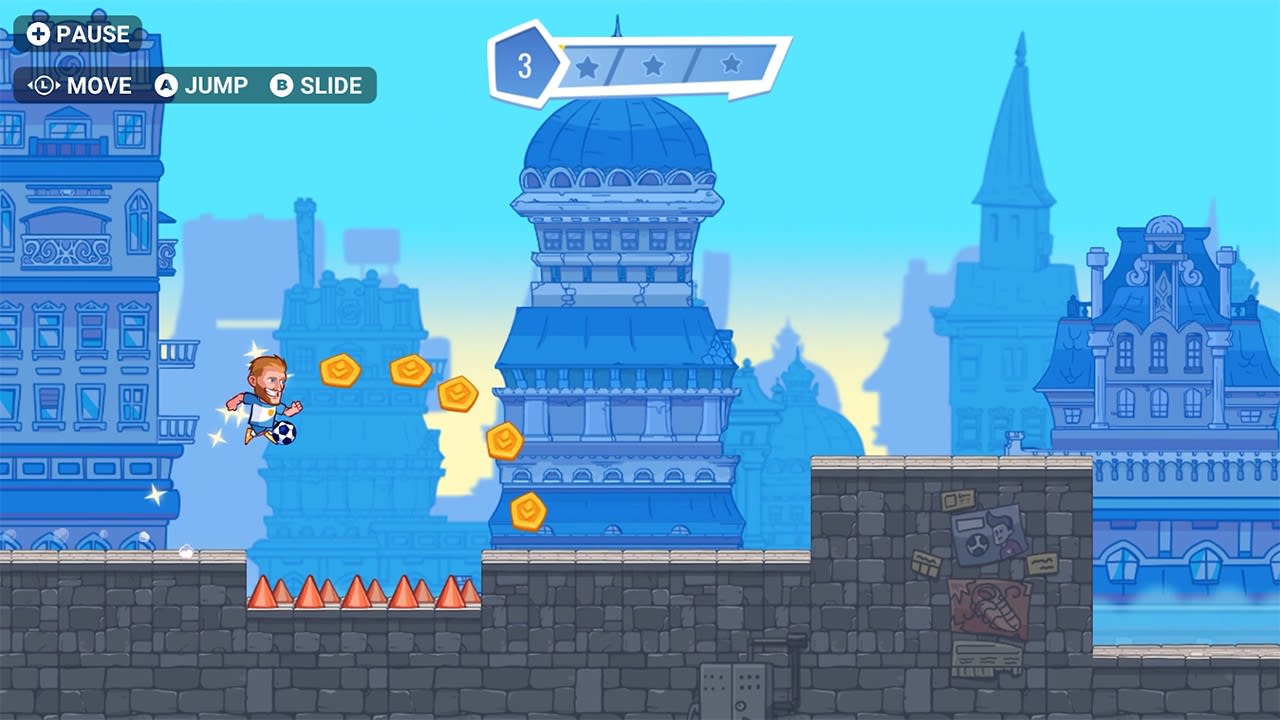Select the third star in the progress banner

[731, 66]
